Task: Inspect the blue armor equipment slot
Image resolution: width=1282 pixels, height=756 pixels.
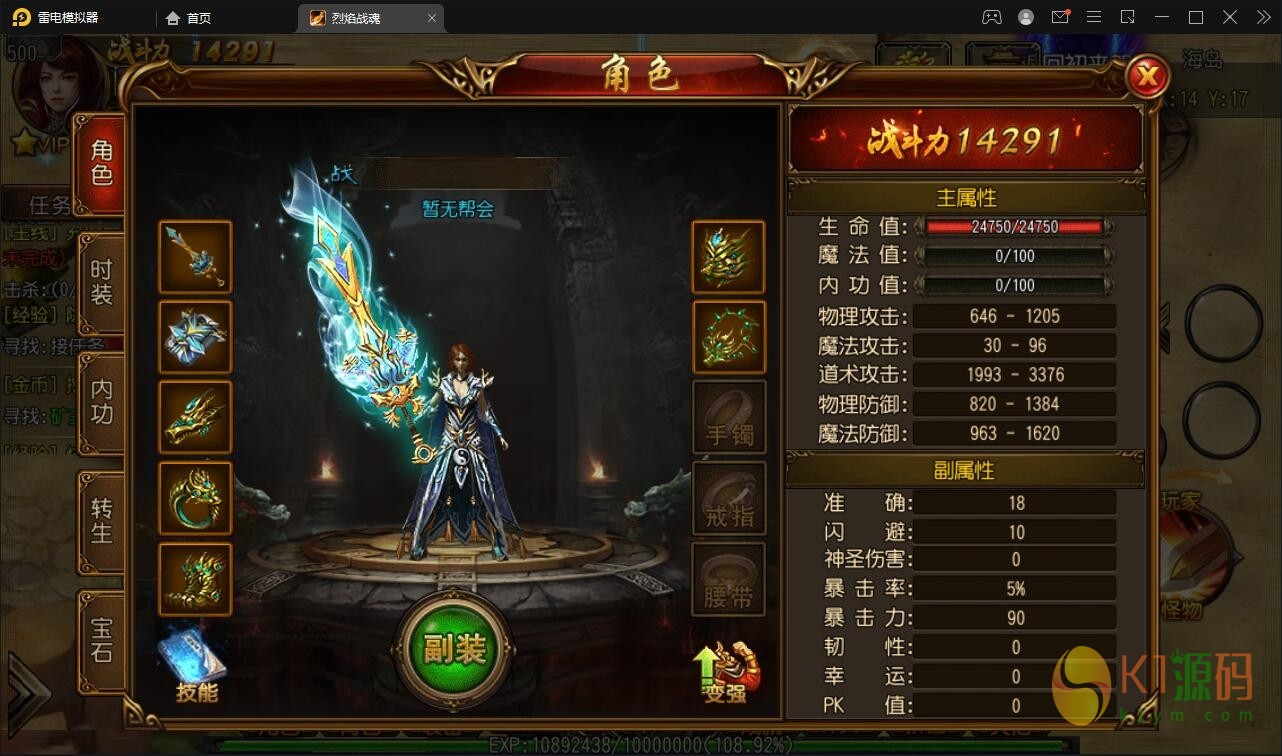Action: tap(195, 337)
